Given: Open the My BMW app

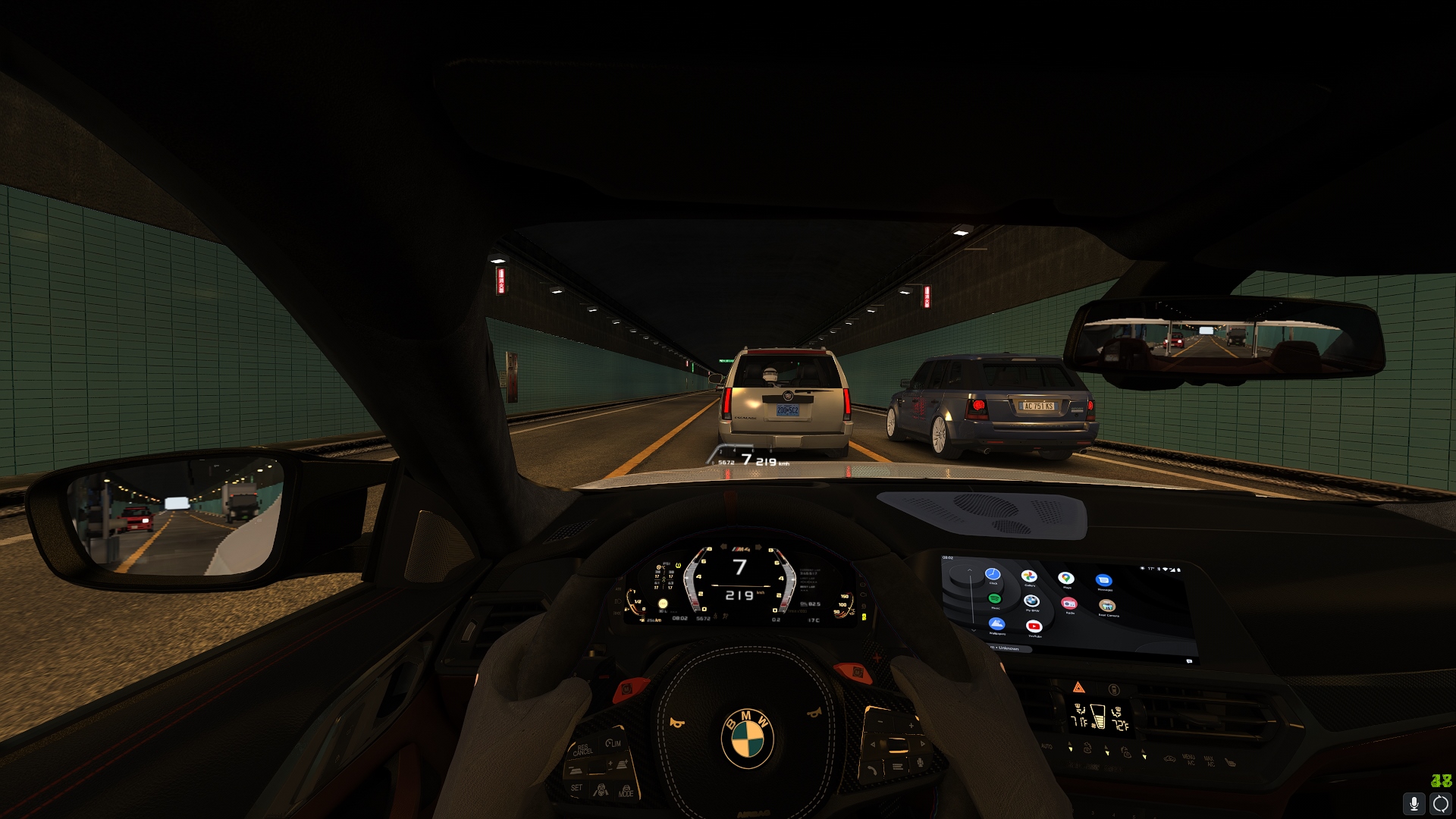Looking at the screenshot, I should pos(1031,601).
